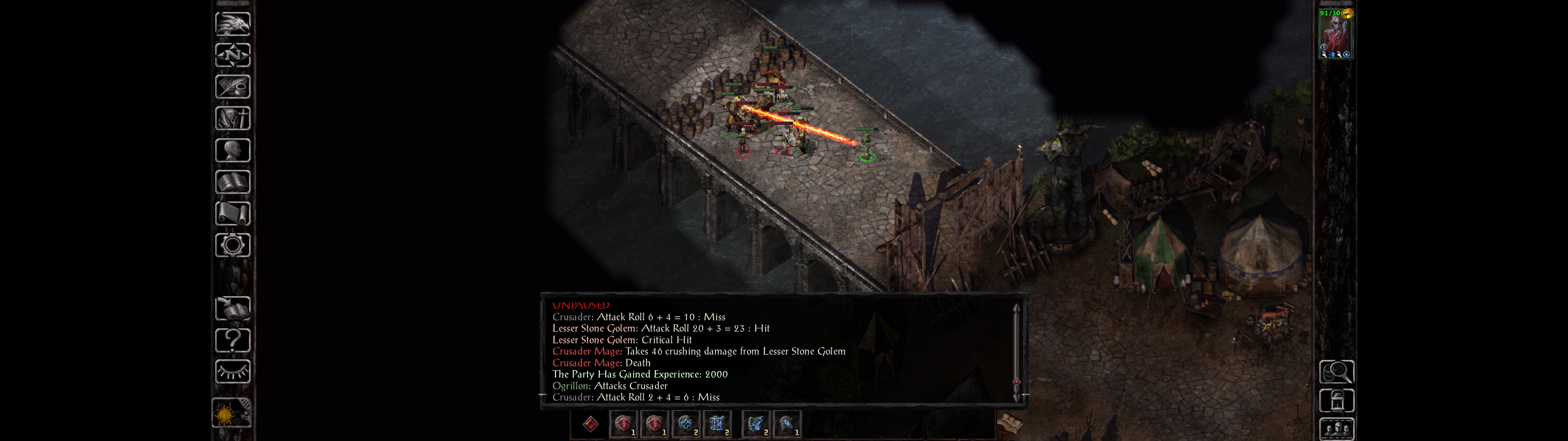Open the character record head icon
1568x441 pixels.
click(x=232, y=150)
